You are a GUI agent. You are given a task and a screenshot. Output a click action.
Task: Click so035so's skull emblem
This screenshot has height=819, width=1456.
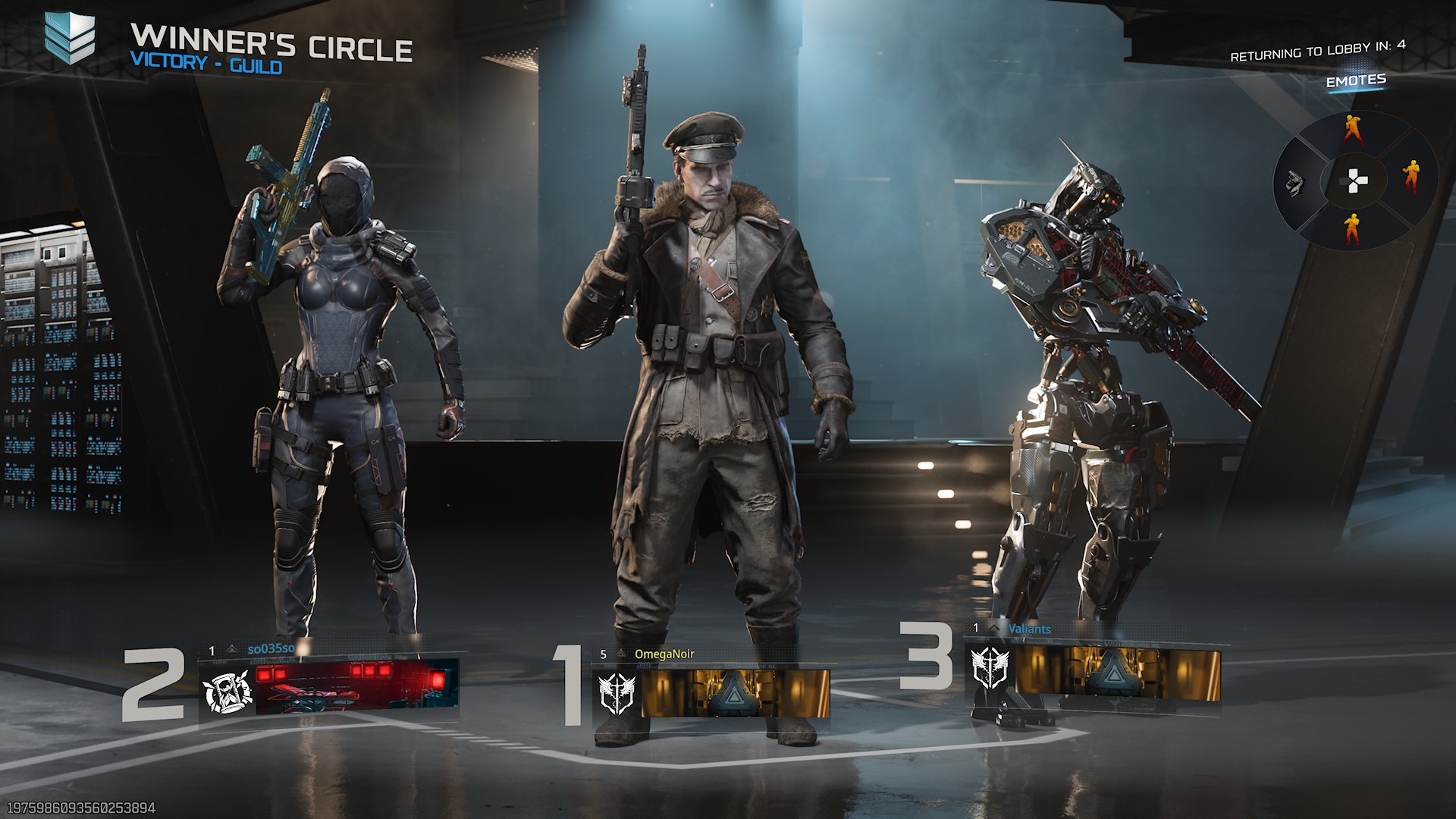pos(227,692)
